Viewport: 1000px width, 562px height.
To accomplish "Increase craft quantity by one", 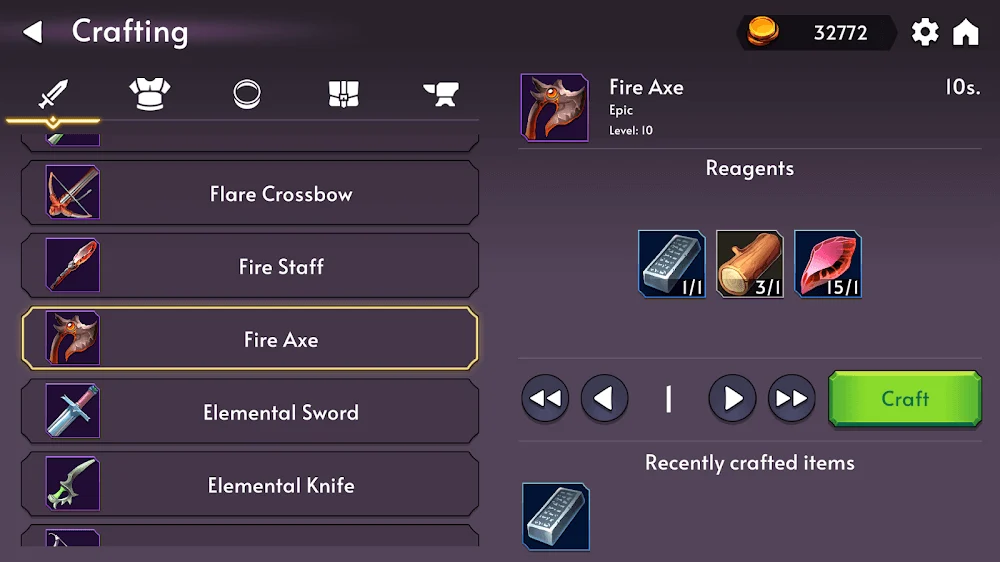I will point(732,399).
